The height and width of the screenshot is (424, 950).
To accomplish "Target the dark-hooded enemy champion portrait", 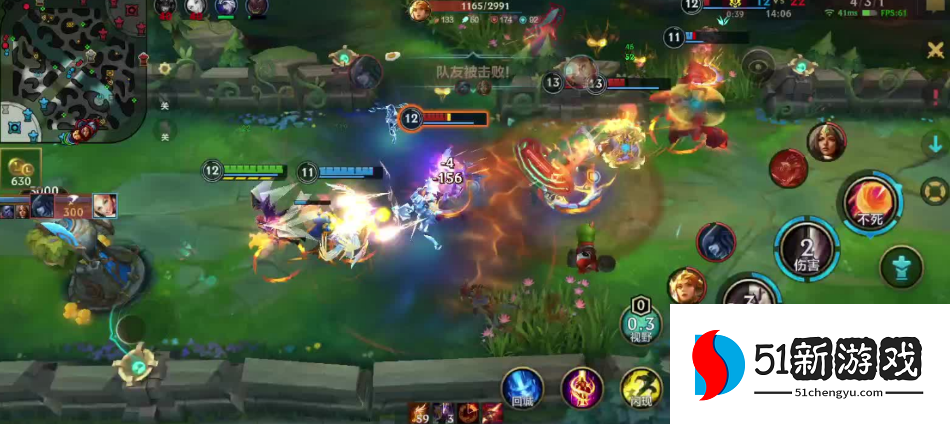I will click(716, 243).
